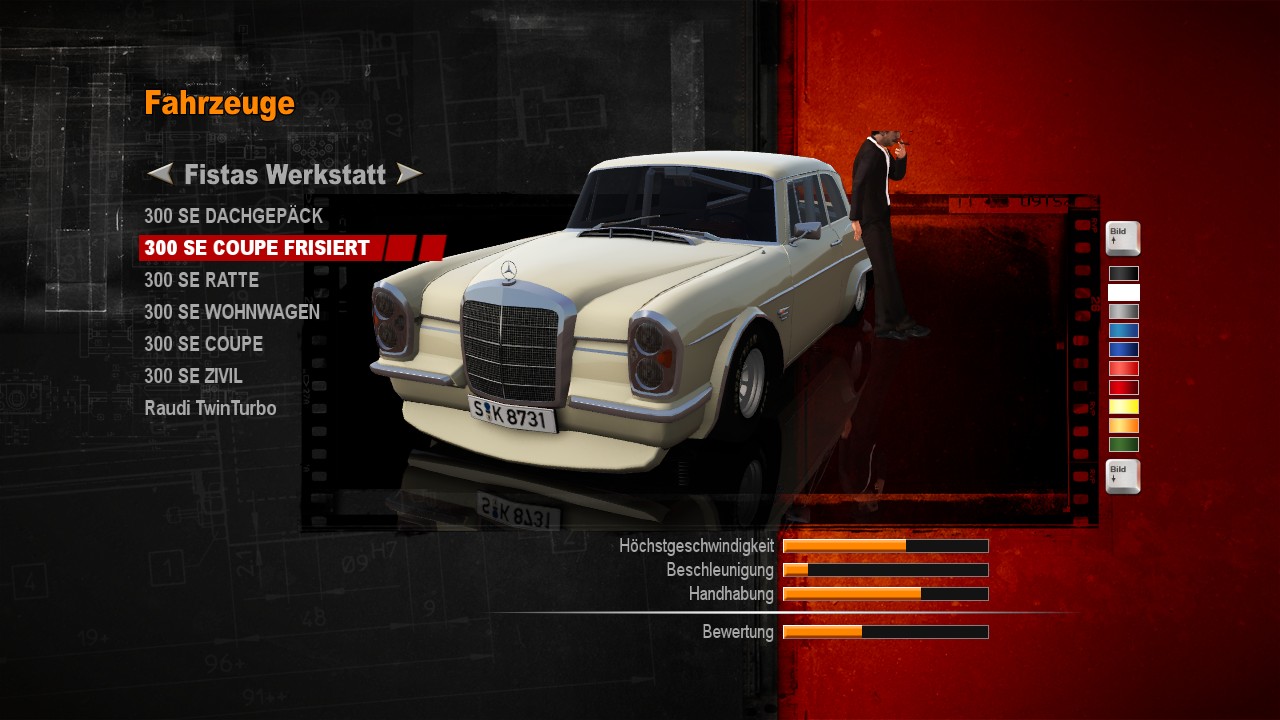
Task: Pick the yellow paint color swatch
Action: point(1123,406)
